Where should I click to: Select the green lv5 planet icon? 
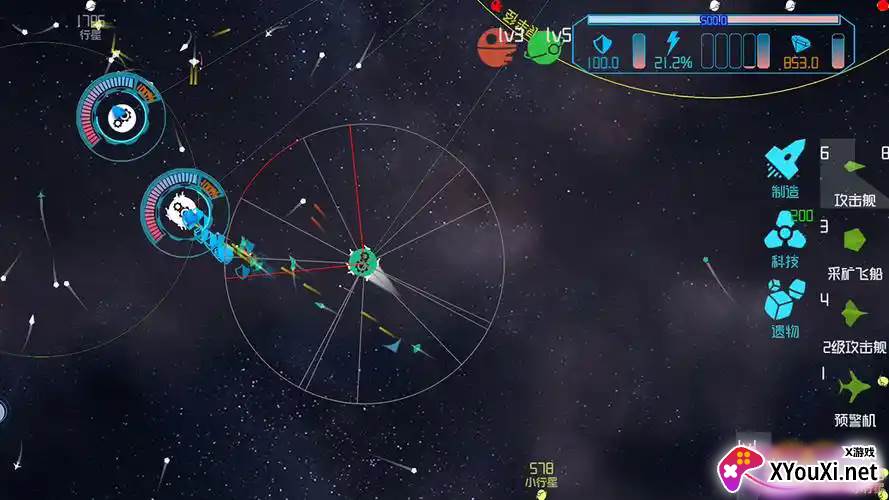pos(542,45)
